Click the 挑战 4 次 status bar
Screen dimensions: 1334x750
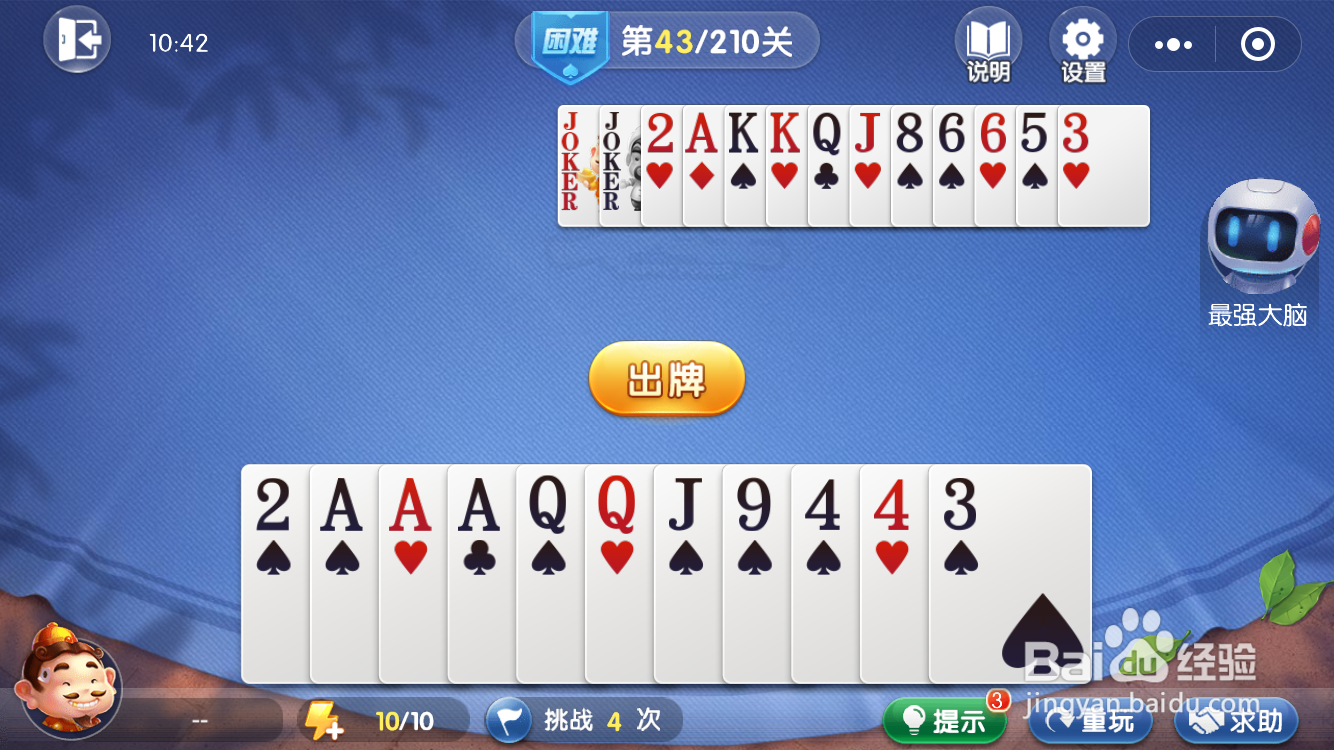click(583, 719)
